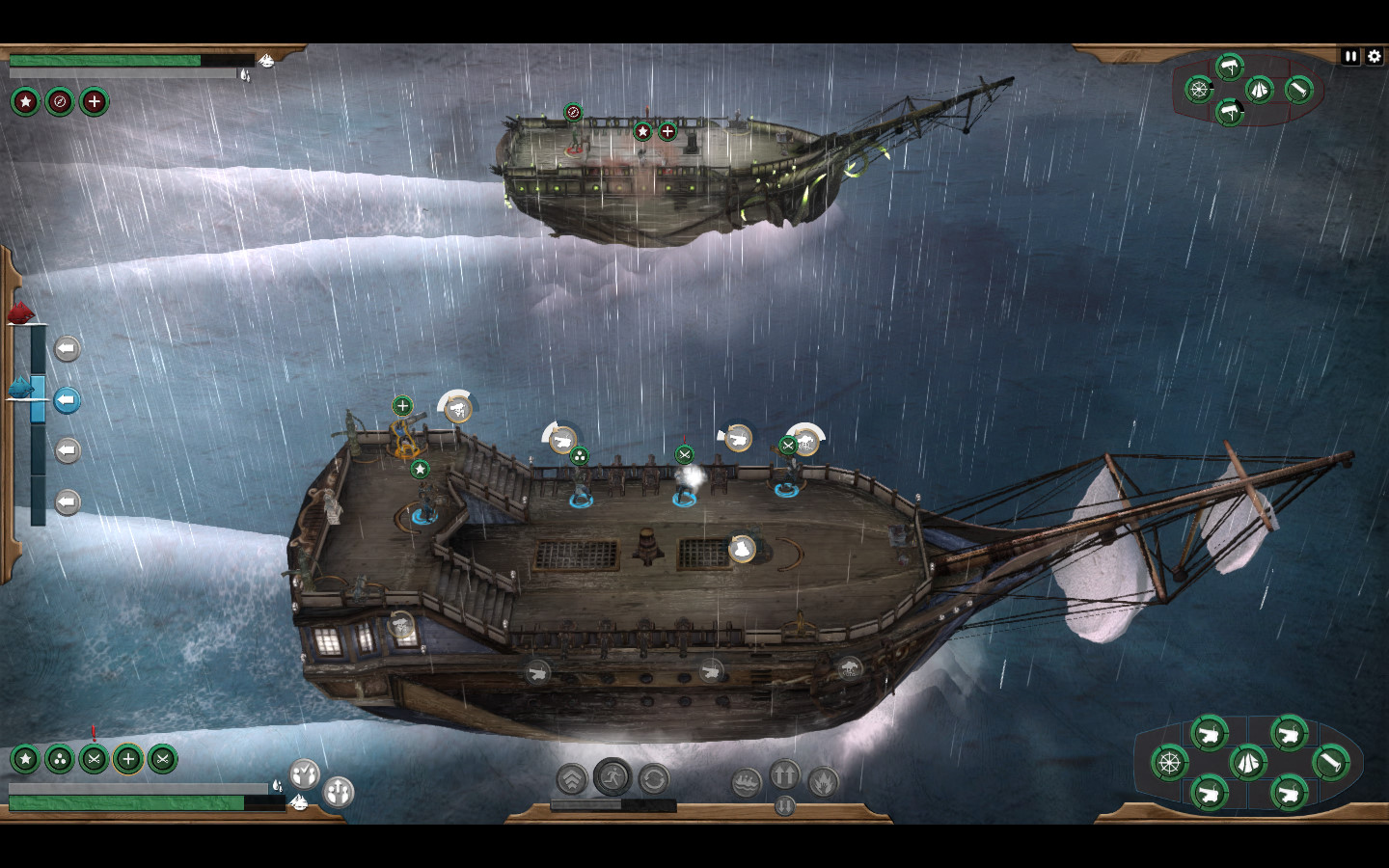Target the enemy ship's steering wheel module
Image resolution: width=1389 pixels, height=868 pixels.
point(1199,90)
